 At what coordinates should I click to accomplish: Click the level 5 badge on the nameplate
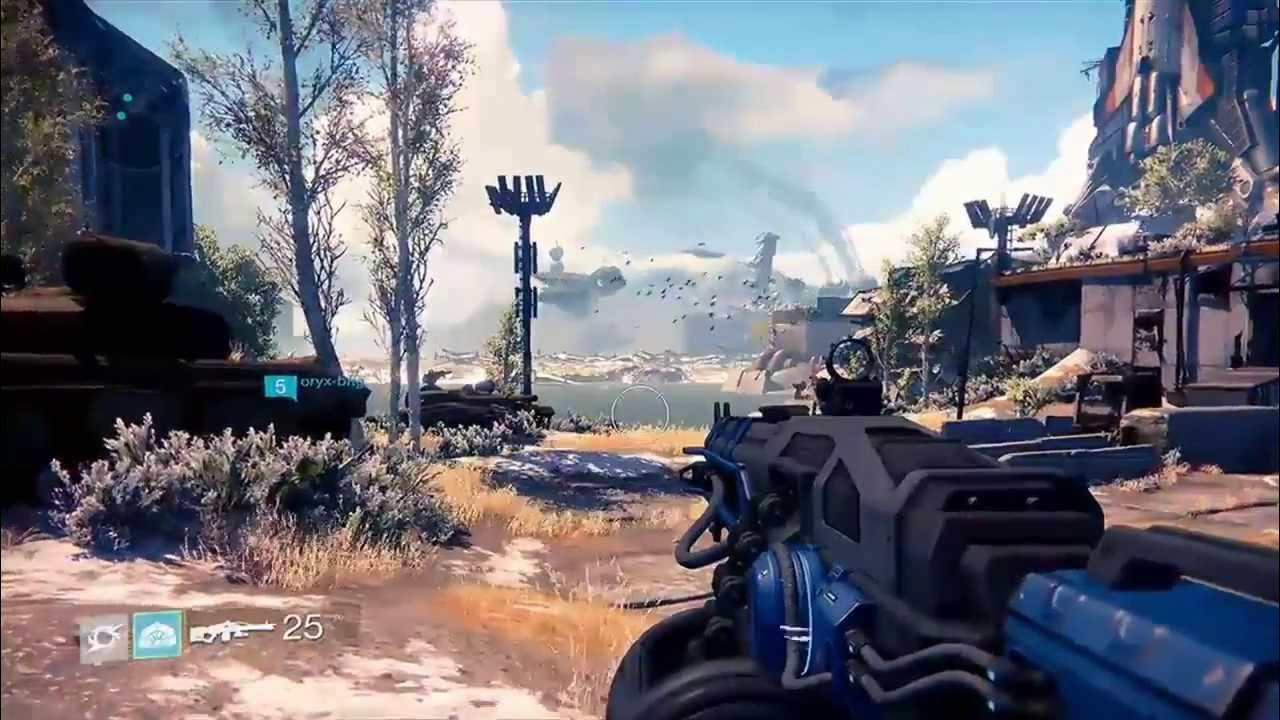281,385
